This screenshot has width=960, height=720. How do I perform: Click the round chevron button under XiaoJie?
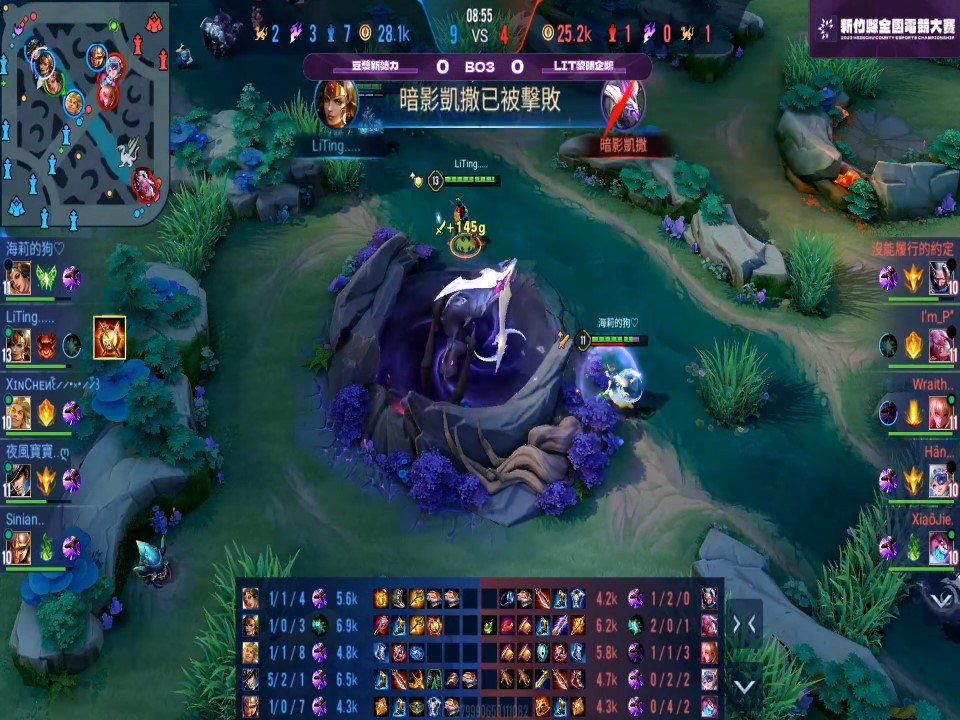pos(940,598)
